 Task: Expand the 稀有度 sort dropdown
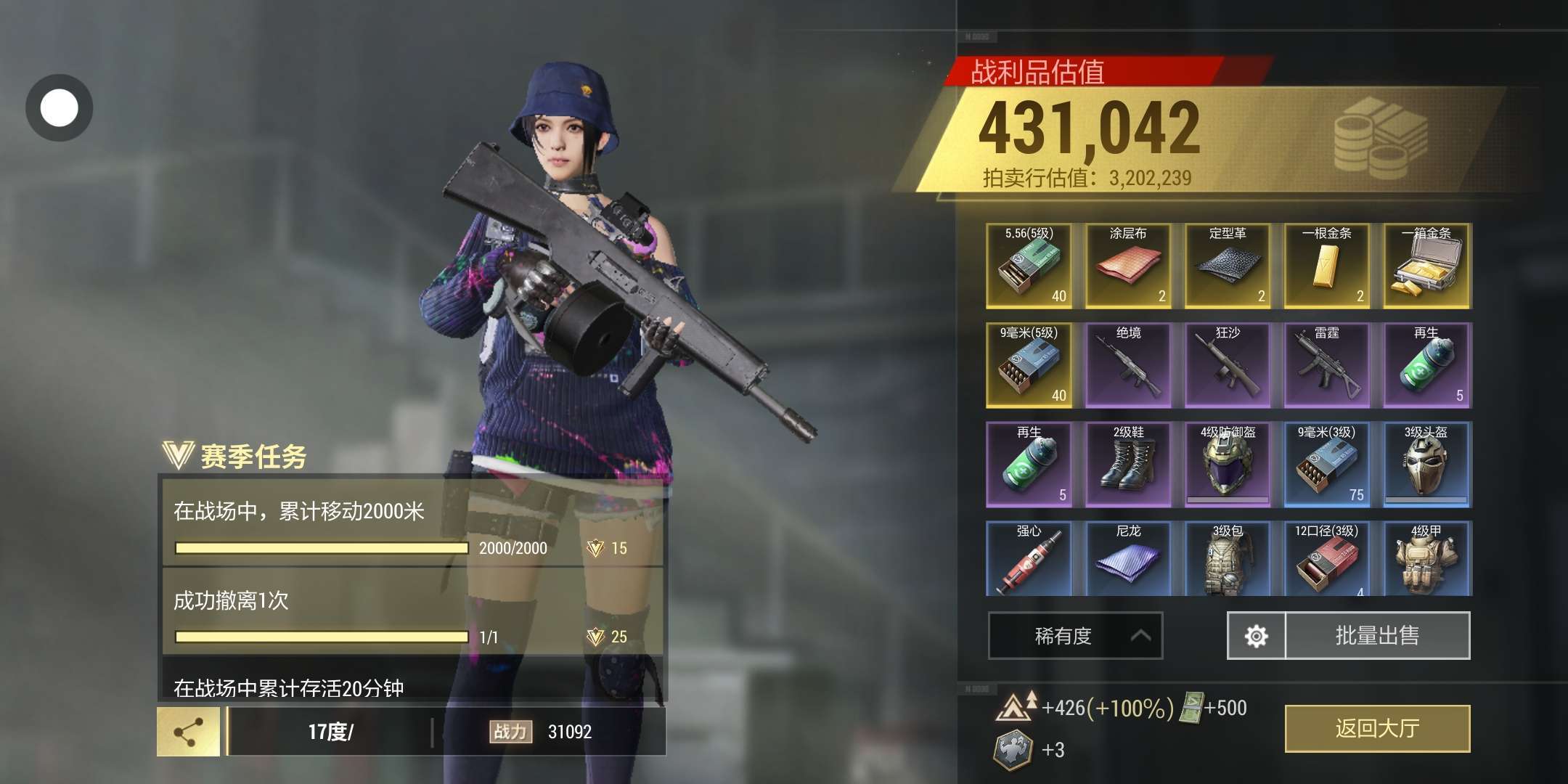point(1075,636)
